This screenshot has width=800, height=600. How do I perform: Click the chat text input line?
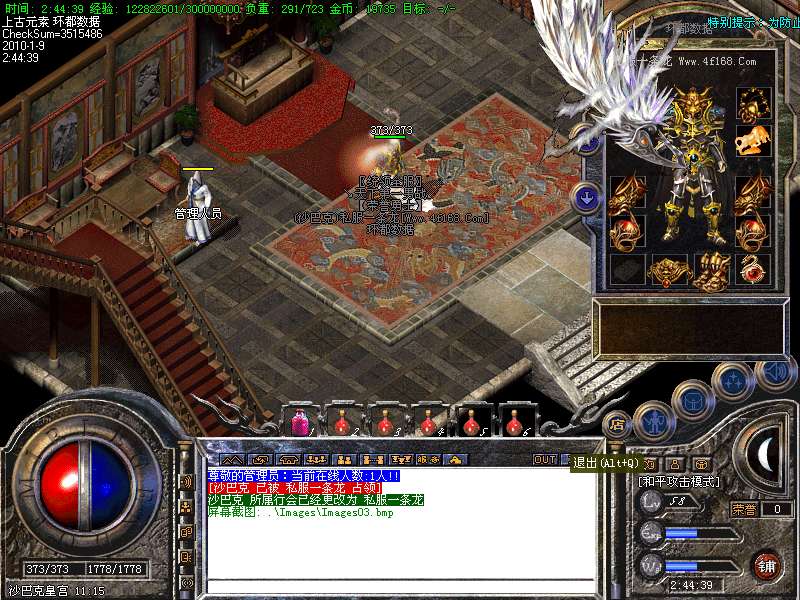click(400, 587)
